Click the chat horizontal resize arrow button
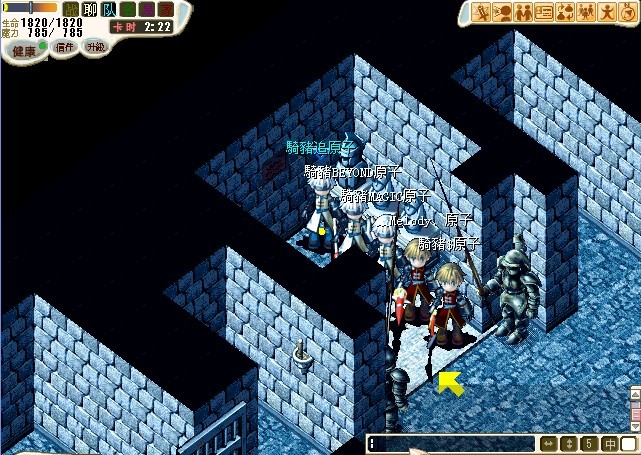The width and height of the screenshot is (641, 455). pos(548,443)
